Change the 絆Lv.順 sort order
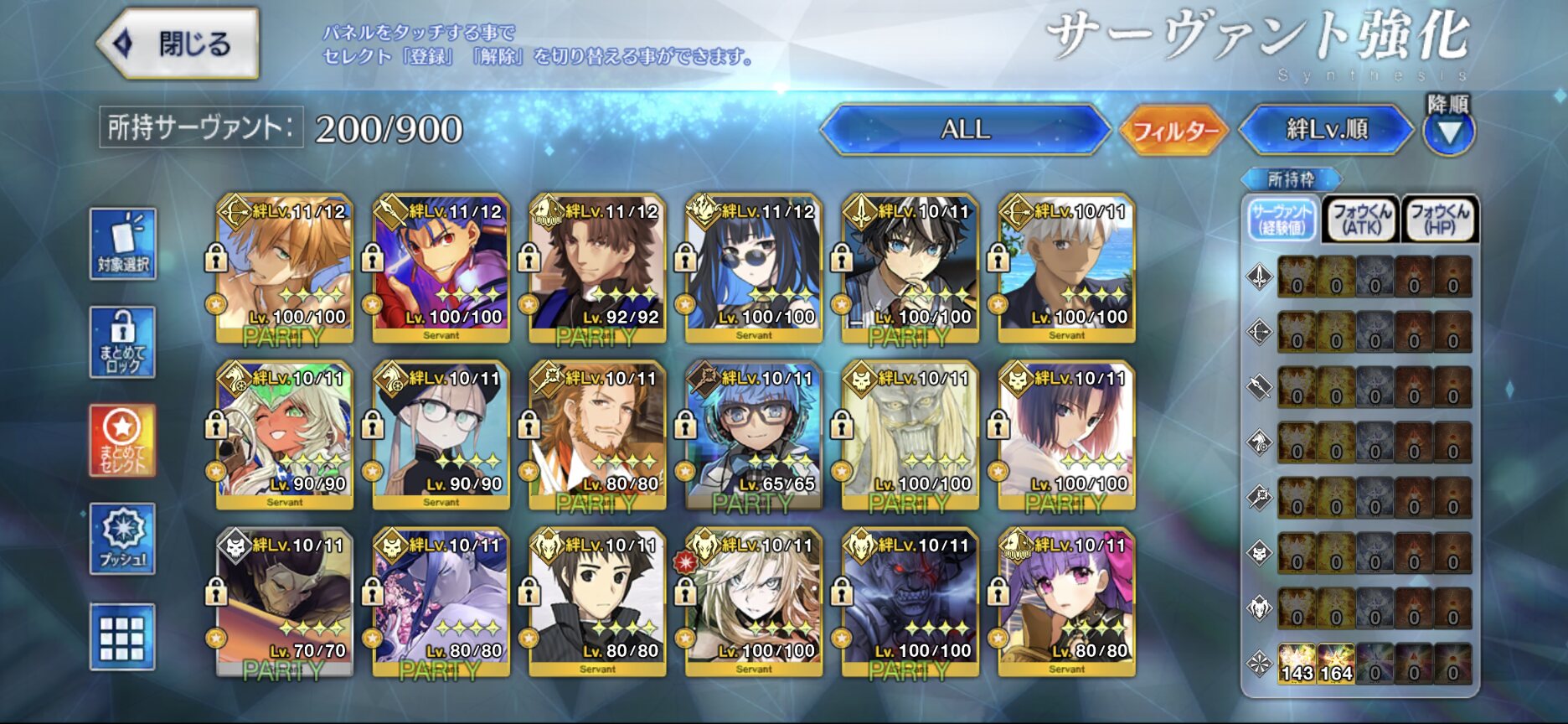Viewport: 1568px width, 724px height. [1326, 130]
